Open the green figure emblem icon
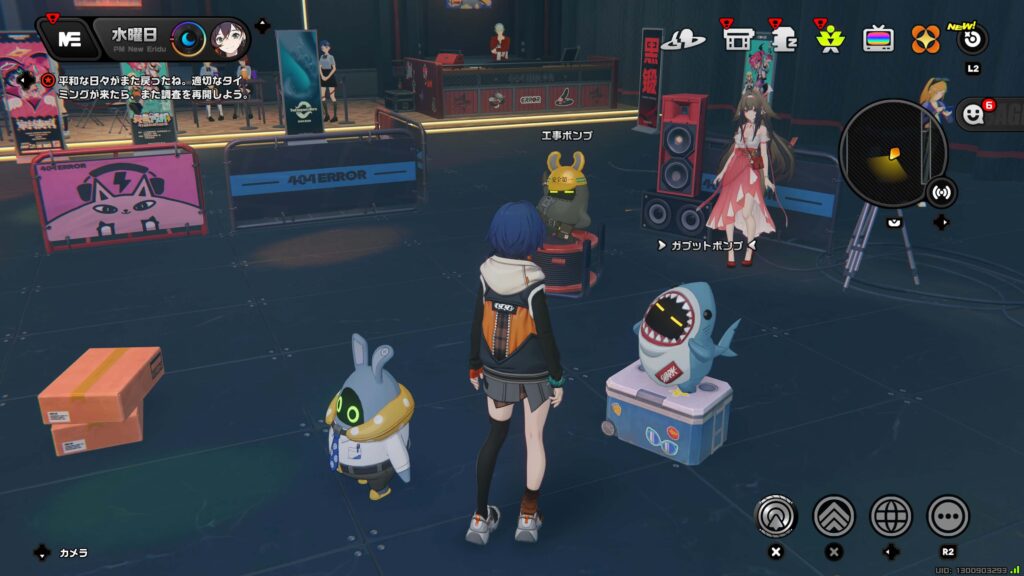The image size is (1024, 576). pyautogui.click(x=831, y=40)
